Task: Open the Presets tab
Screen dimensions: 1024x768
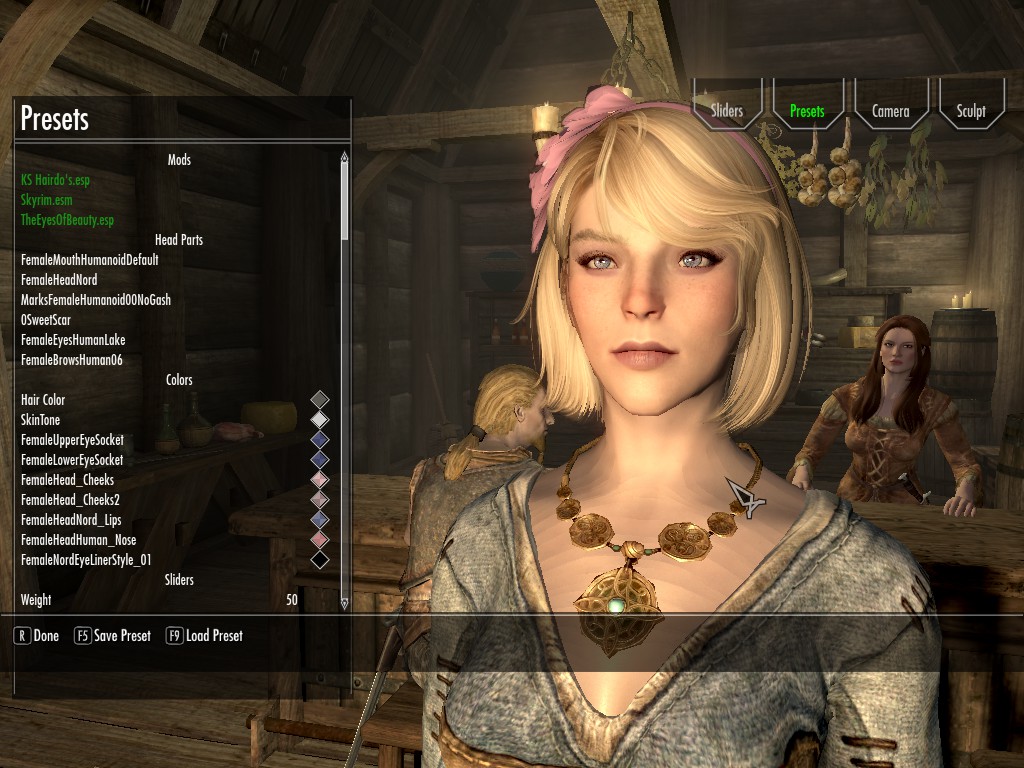Action: click(x=807, y=111)
